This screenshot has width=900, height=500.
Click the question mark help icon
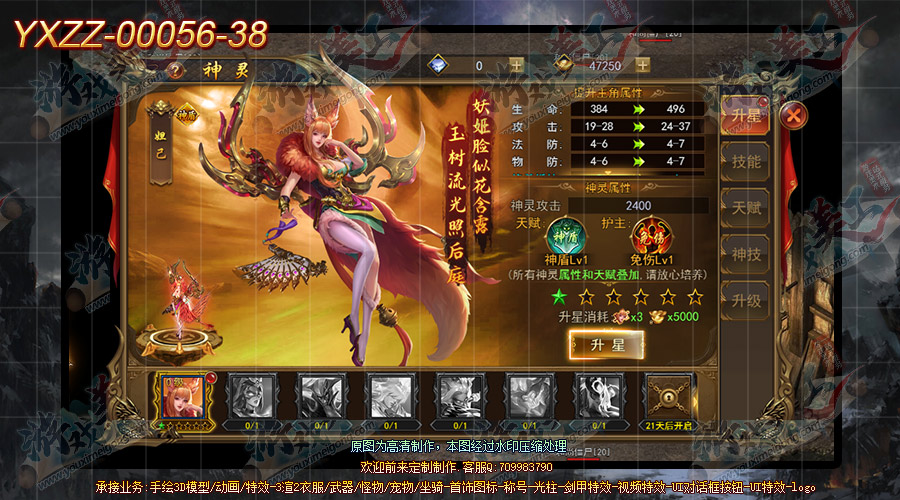click(x=177, y=70)
